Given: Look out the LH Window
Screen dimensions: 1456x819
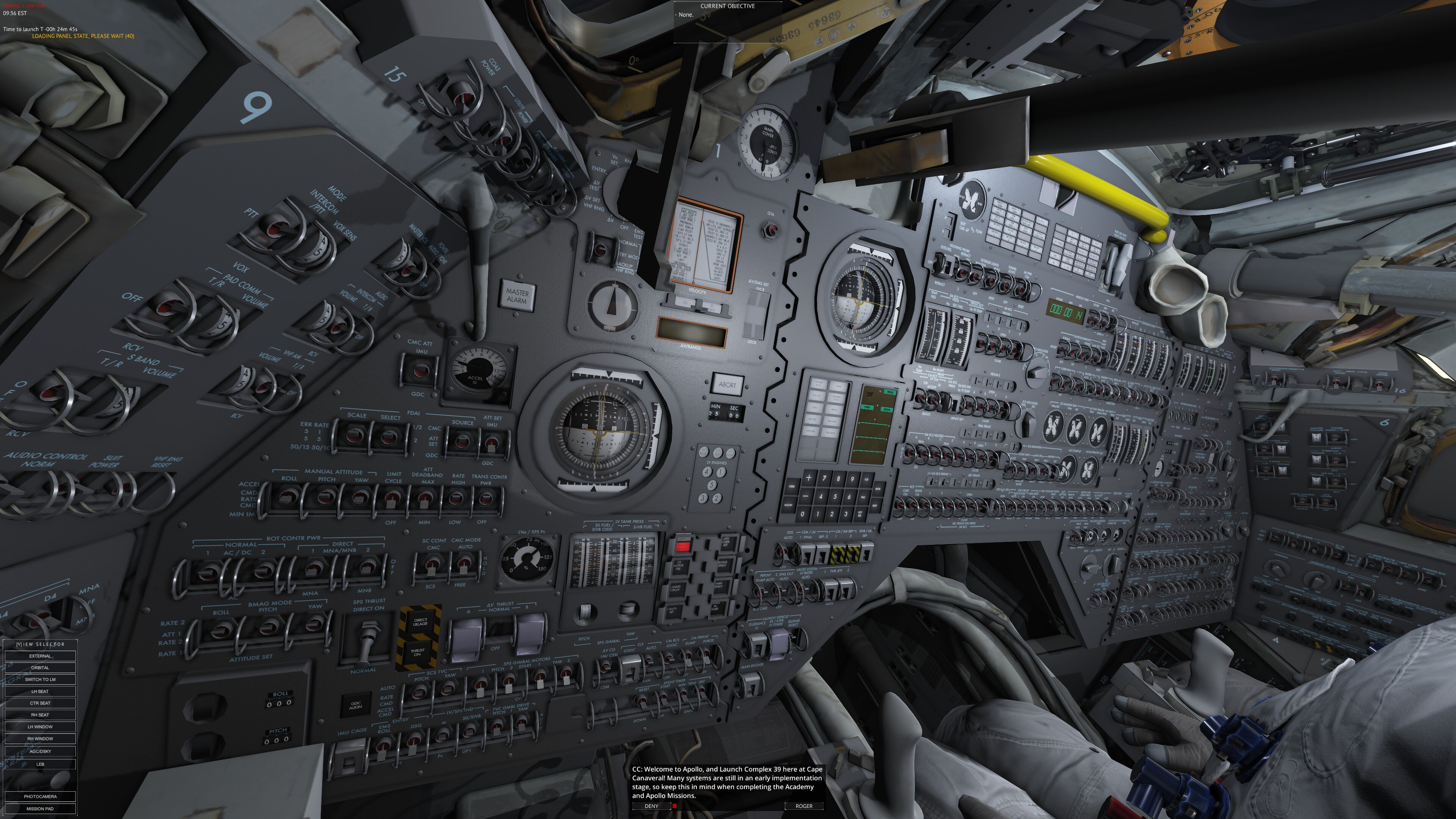Looking at the screenshot, I should point(40,727).
